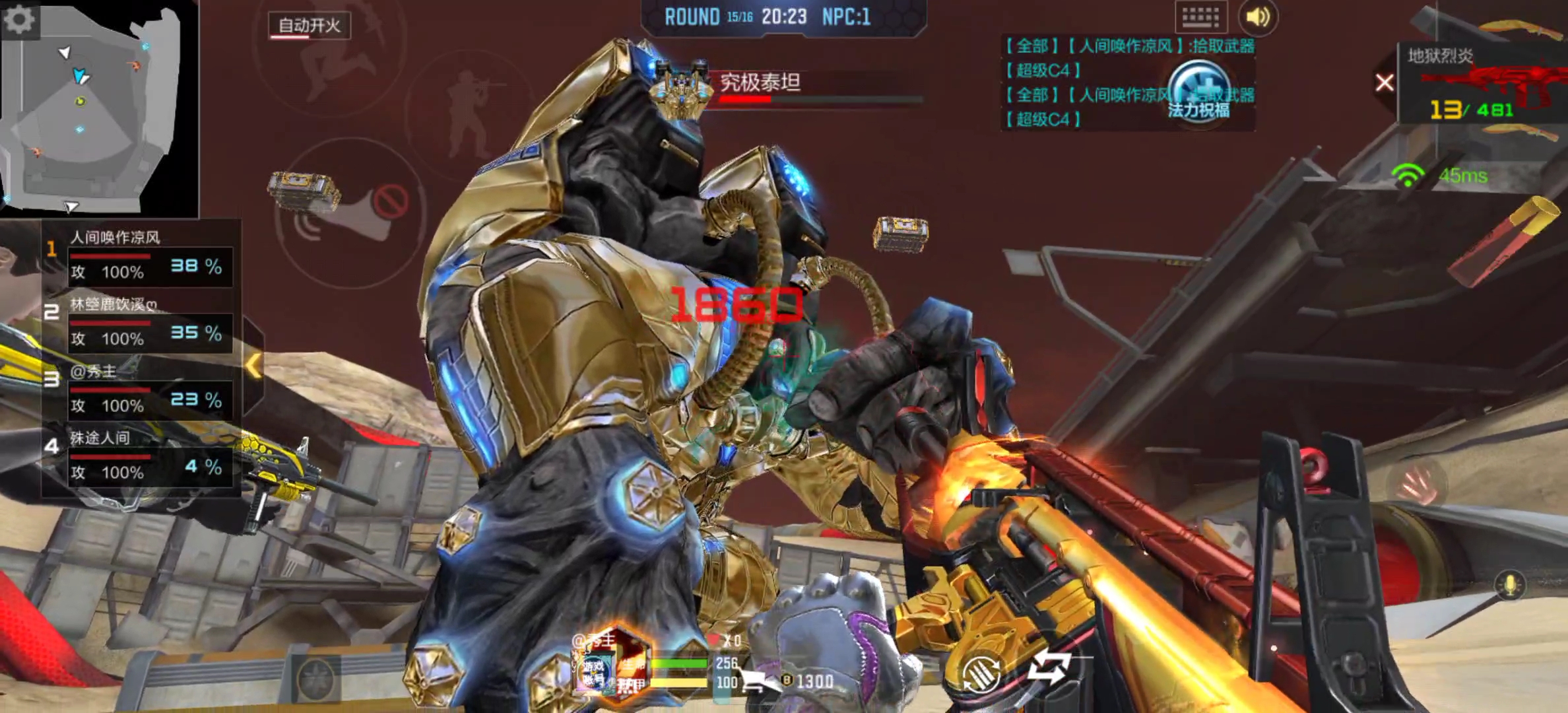Close the weapon panel with the X

tap(1385, 83)
